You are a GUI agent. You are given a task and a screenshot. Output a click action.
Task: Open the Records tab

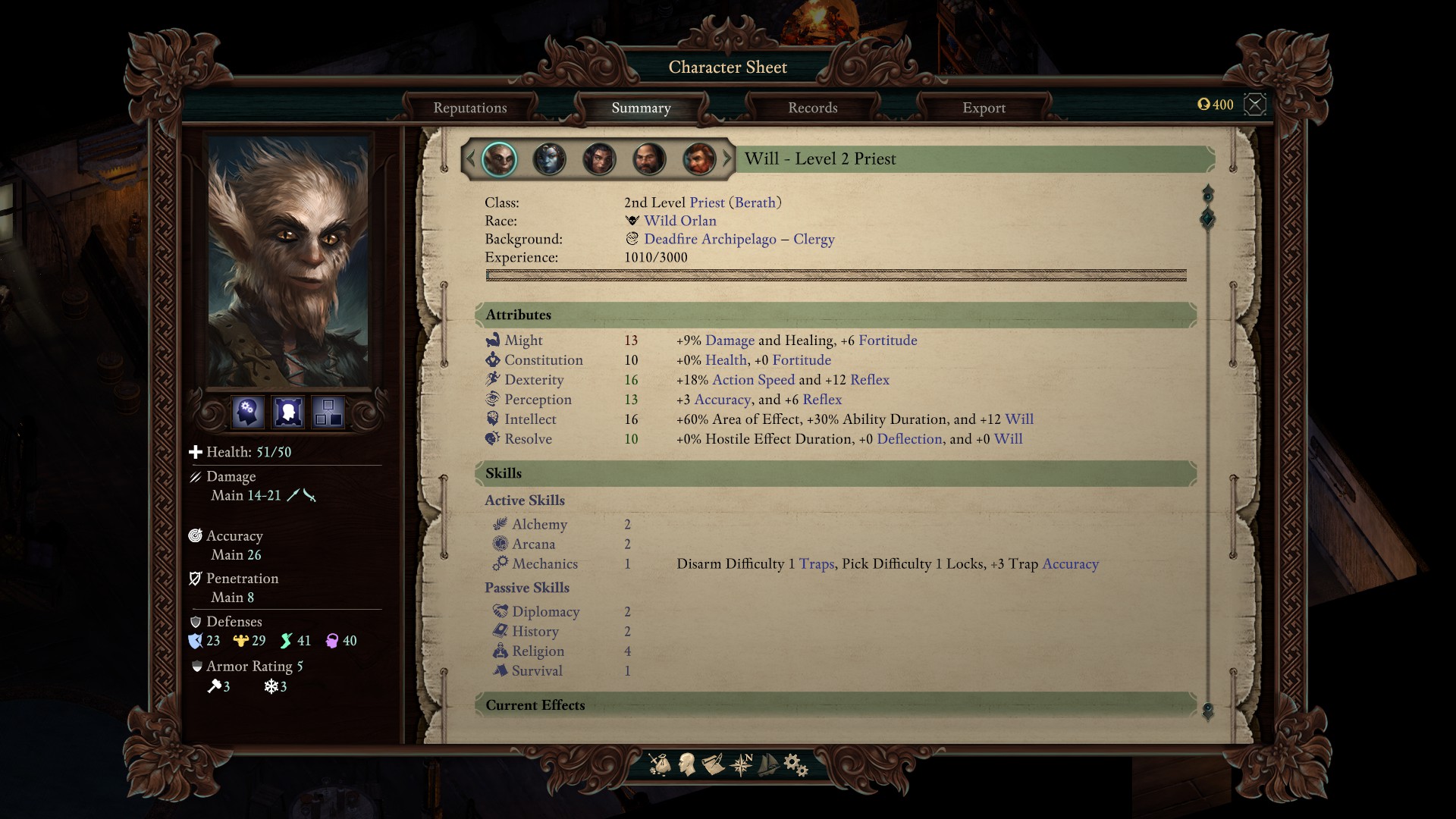(x=812, y=108)
